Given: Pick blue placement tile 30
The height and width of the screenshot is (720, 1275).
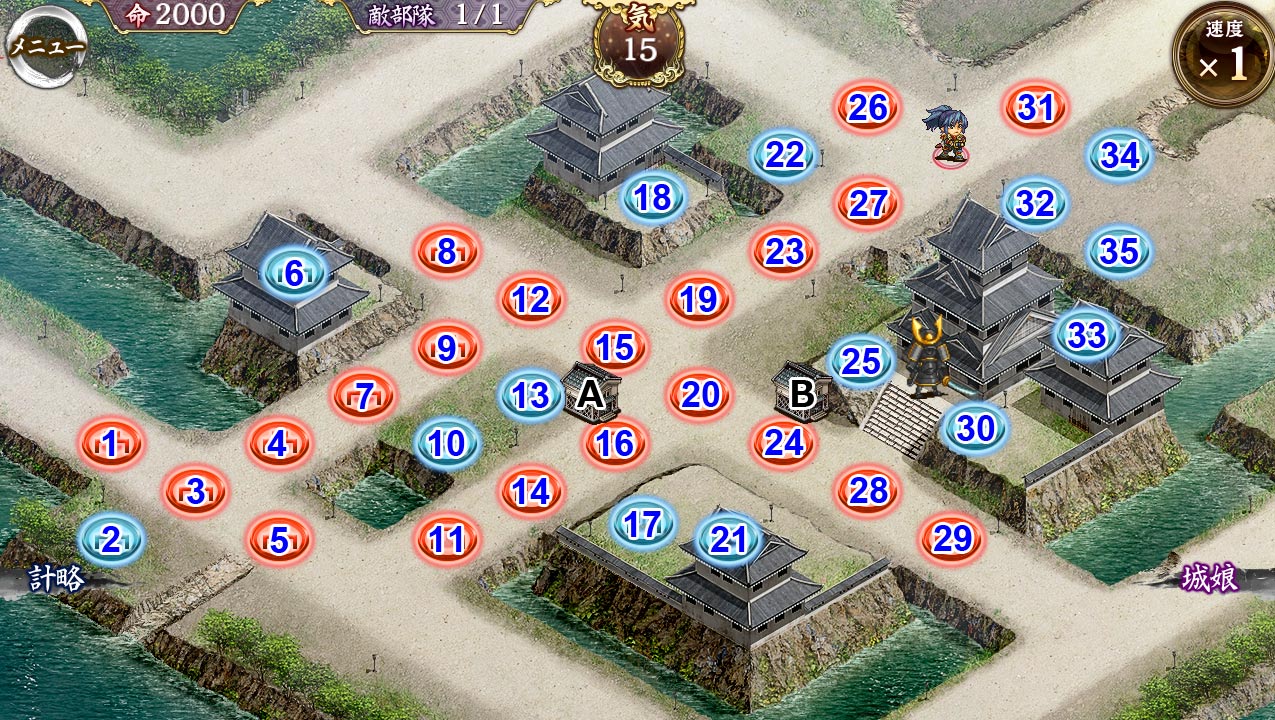Looking at the screenshot, I should (975, 428).
